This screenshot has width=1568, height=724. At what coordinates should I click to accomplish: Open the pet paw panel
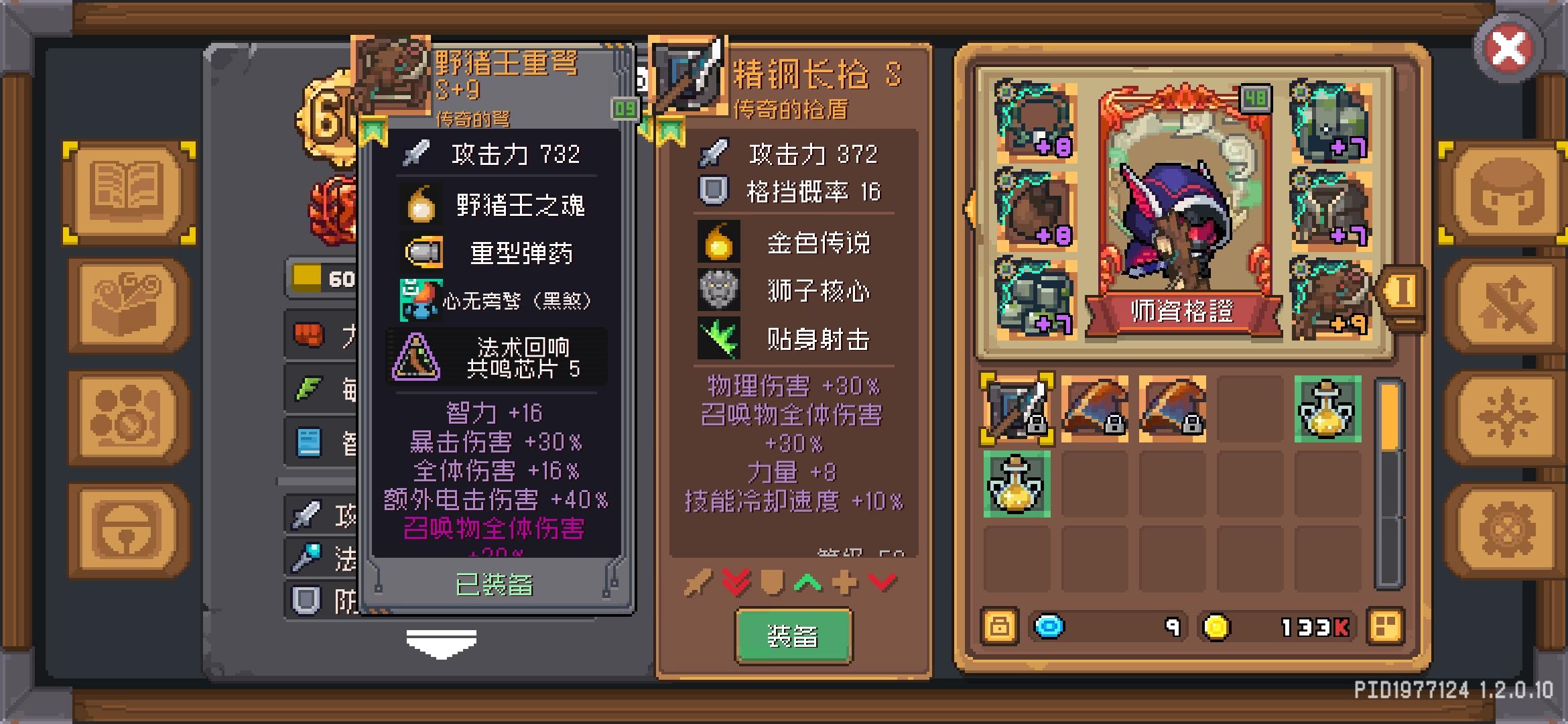[125, 416]
